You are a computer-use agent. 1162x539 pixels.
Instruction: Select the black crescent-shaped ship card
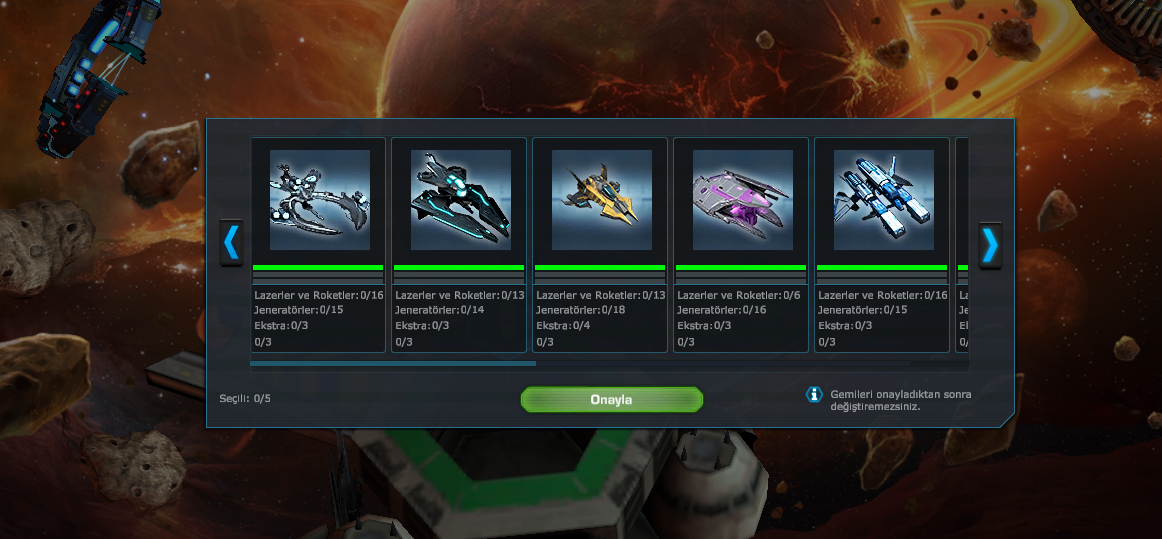[x=319, y=200]
